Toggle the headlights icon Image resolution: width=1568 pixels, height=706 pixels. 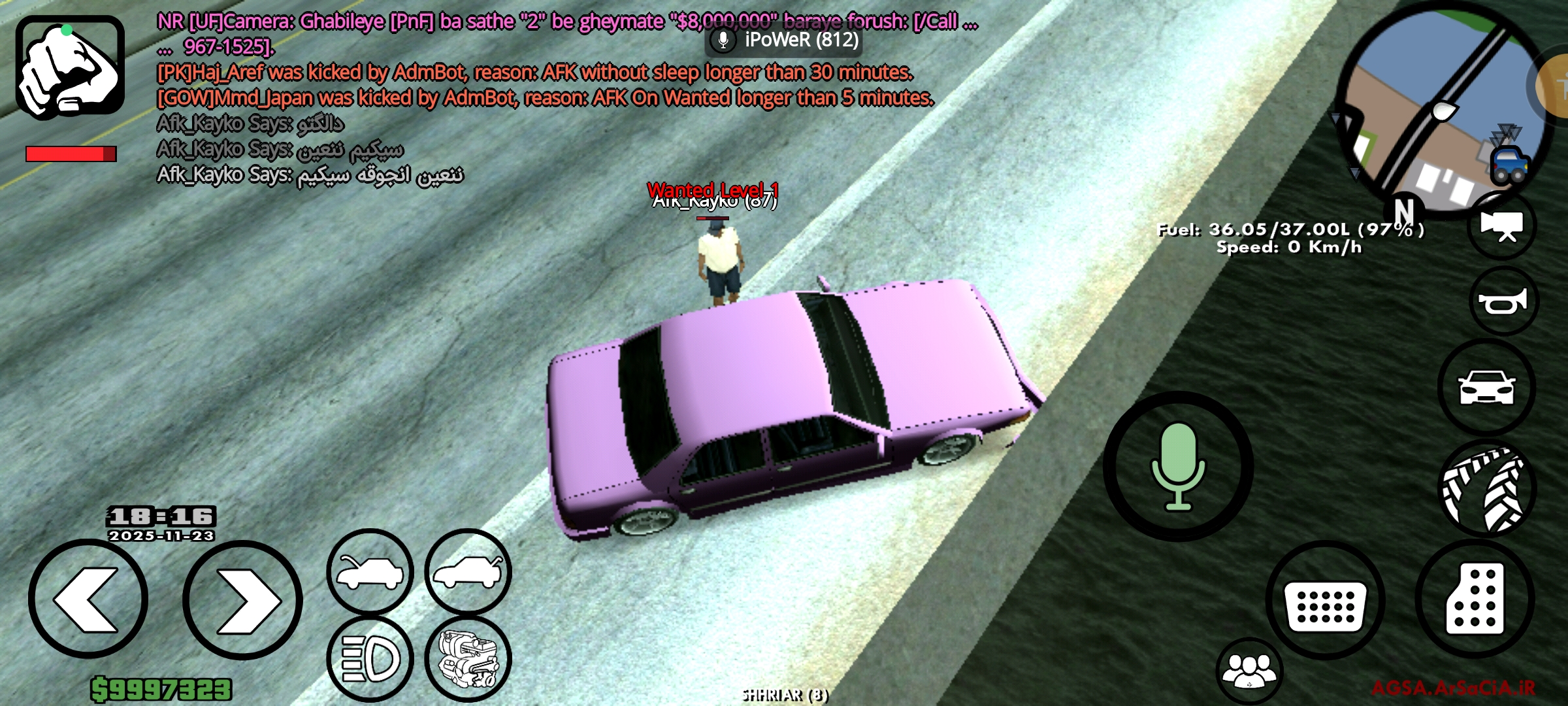tap(368, 660)
